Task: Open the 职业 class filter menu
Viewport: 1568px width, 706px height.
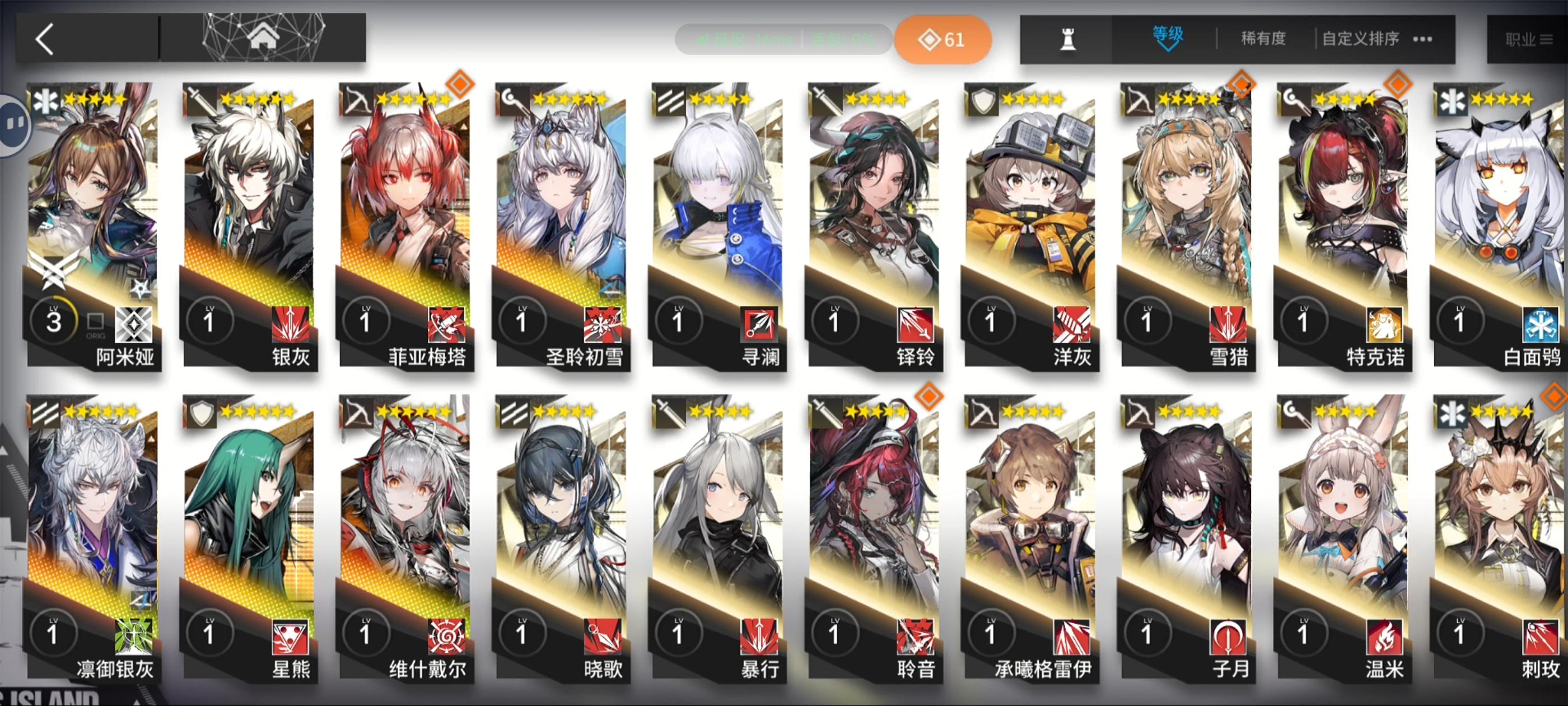Action: pyautogui.click(x=1529, y=38)
